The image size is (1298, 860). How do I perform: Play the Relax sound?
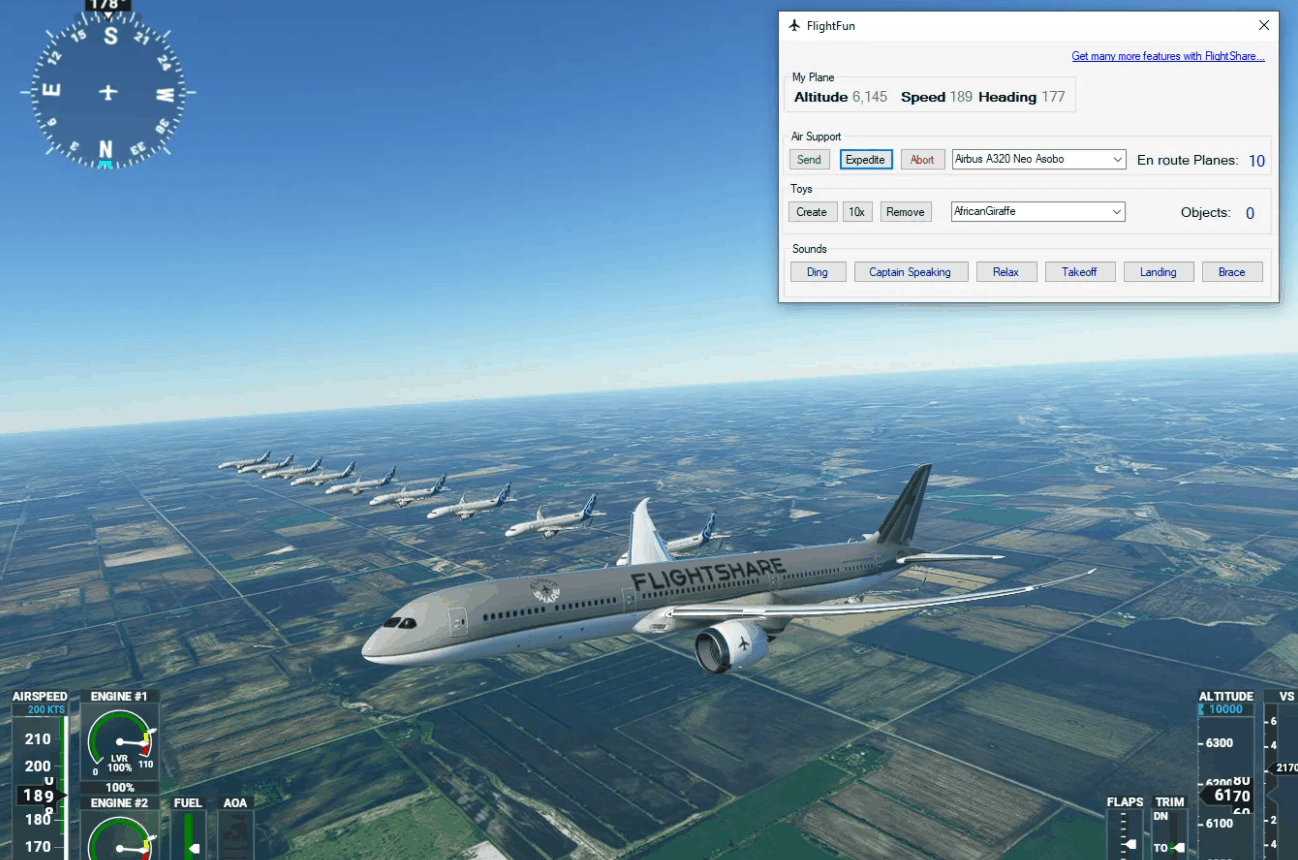pos(1005,272)
